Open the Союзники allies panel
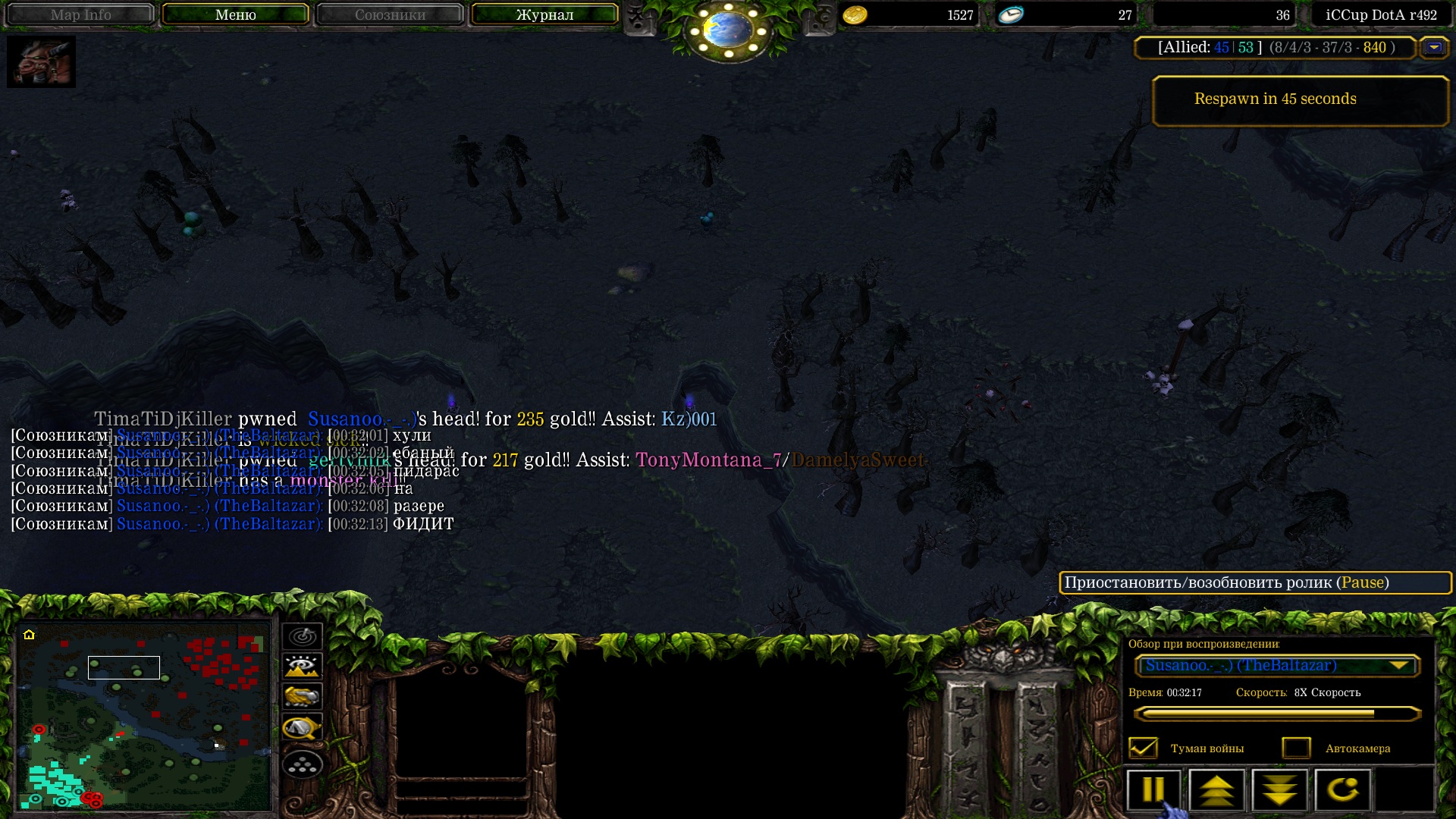The width and height of the screenshot is (1456, 819). [x=390, y=14]
